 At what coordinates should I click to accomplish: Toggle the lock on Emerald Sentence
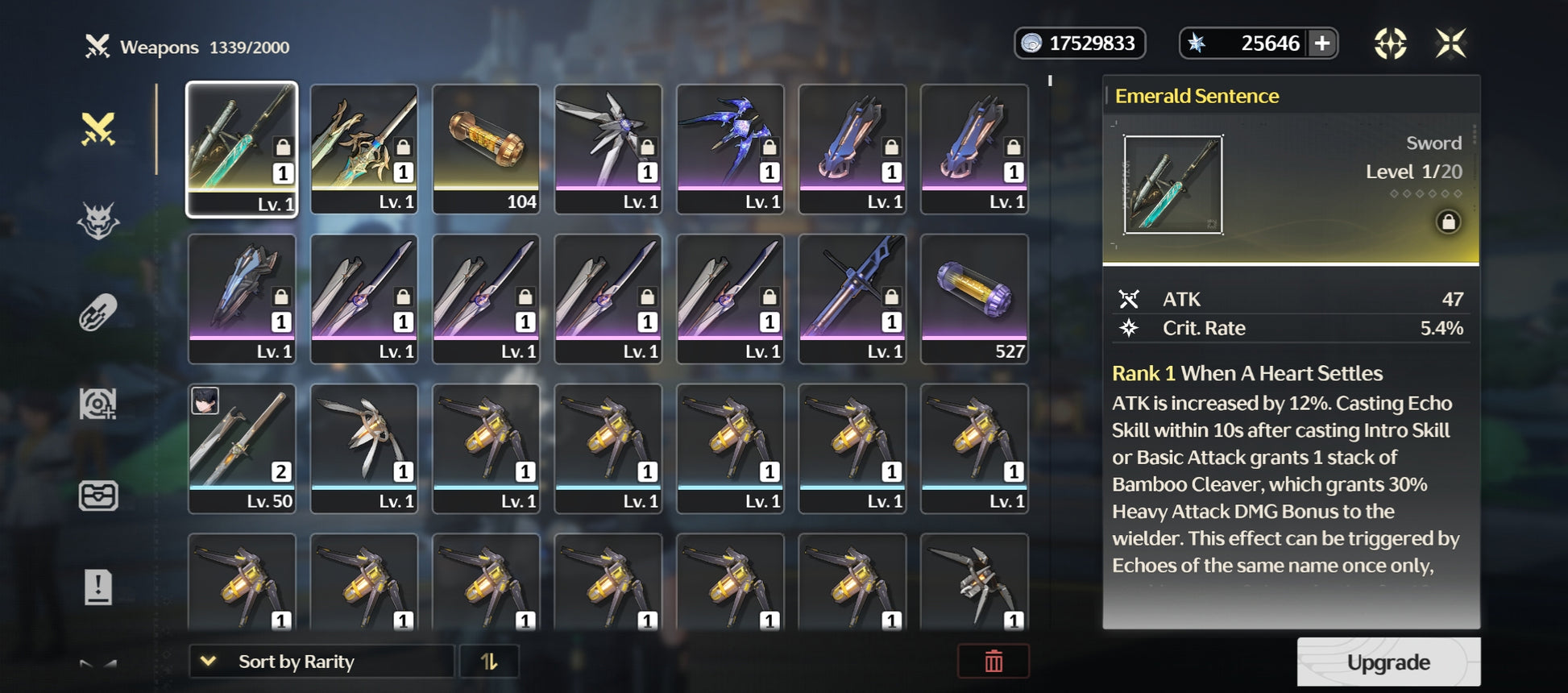(x=1448, y=222)
